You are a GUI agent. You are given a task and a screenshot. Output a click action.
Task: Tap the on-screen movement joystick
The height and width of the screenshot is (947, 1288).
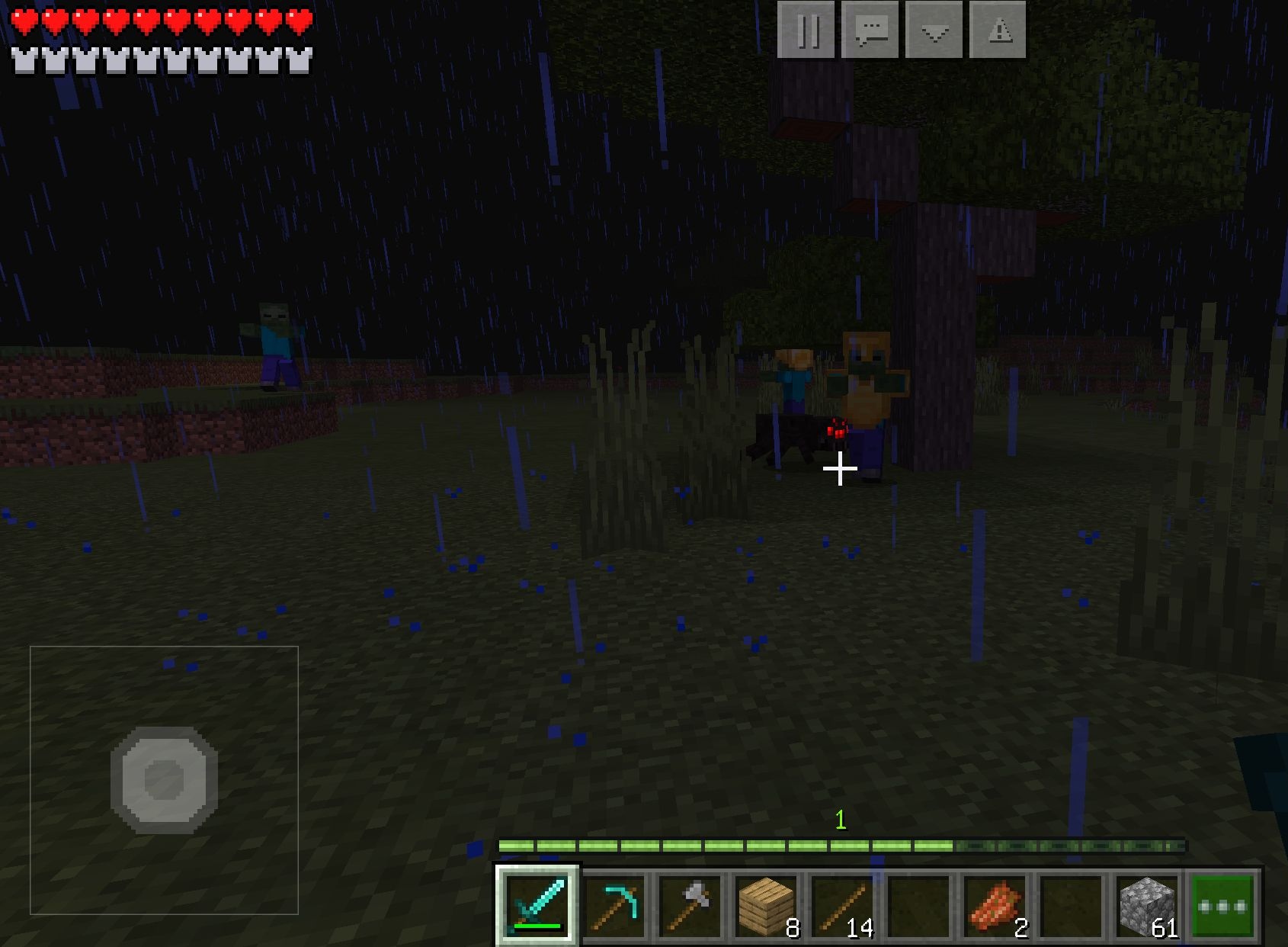point(164,779)
